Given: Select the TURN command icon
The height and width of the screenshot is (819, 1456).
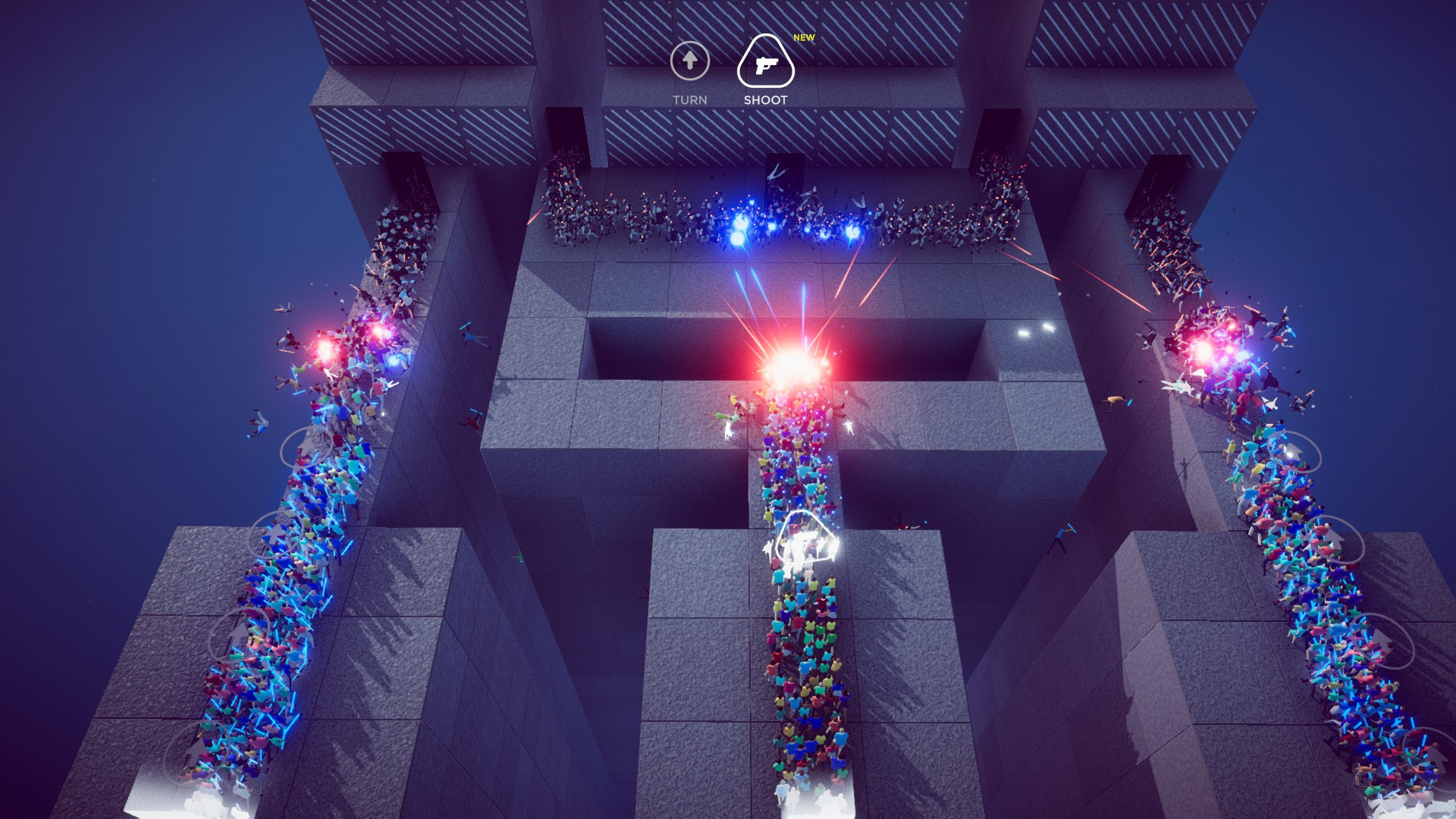Looking at the screenshot, I should click(689, 61).
